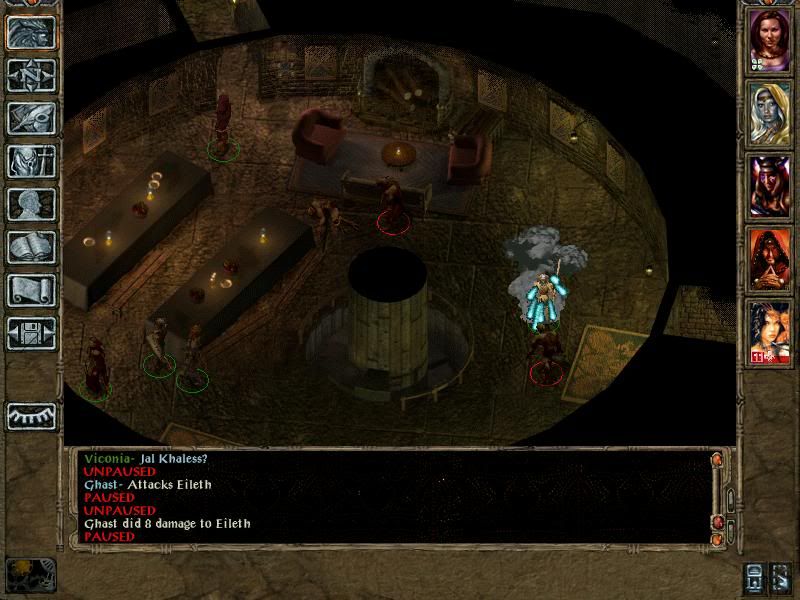800x600 pixels.
Task: Select the white-haired drow portrait
Action: coord(770,112)
